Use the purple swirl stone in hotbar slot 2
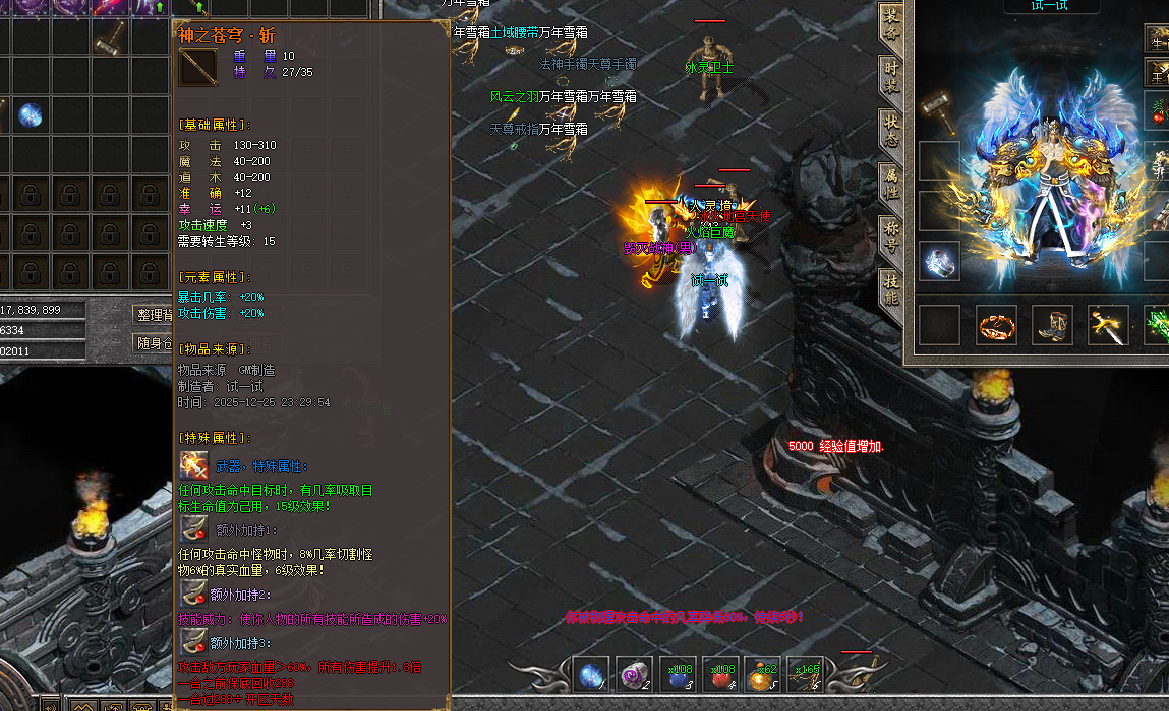 (x=635, y=675)
